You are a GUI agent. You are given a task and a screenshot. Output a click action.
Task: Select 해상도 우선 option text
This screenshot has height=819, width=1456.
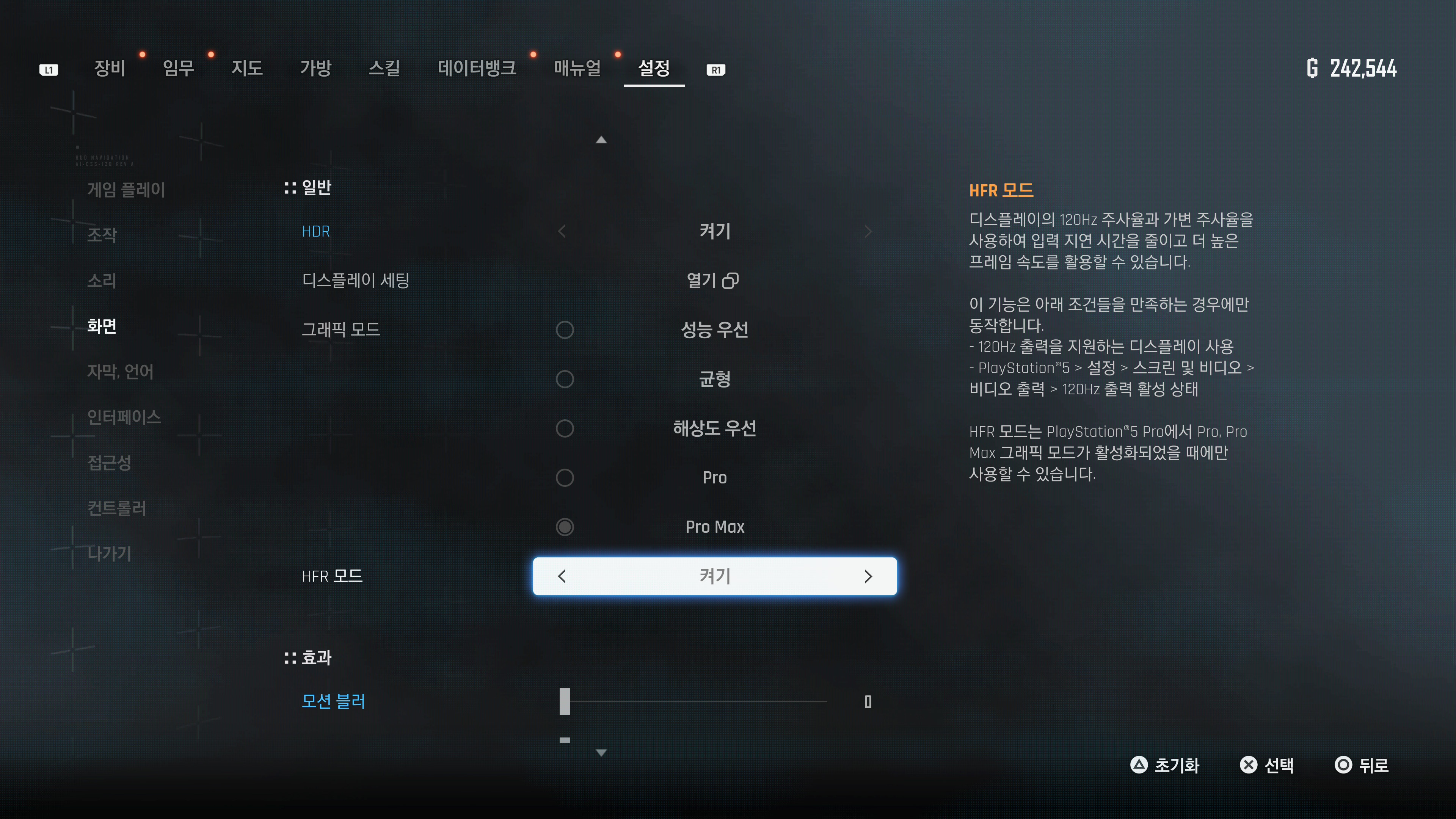(x=714, y=428)
